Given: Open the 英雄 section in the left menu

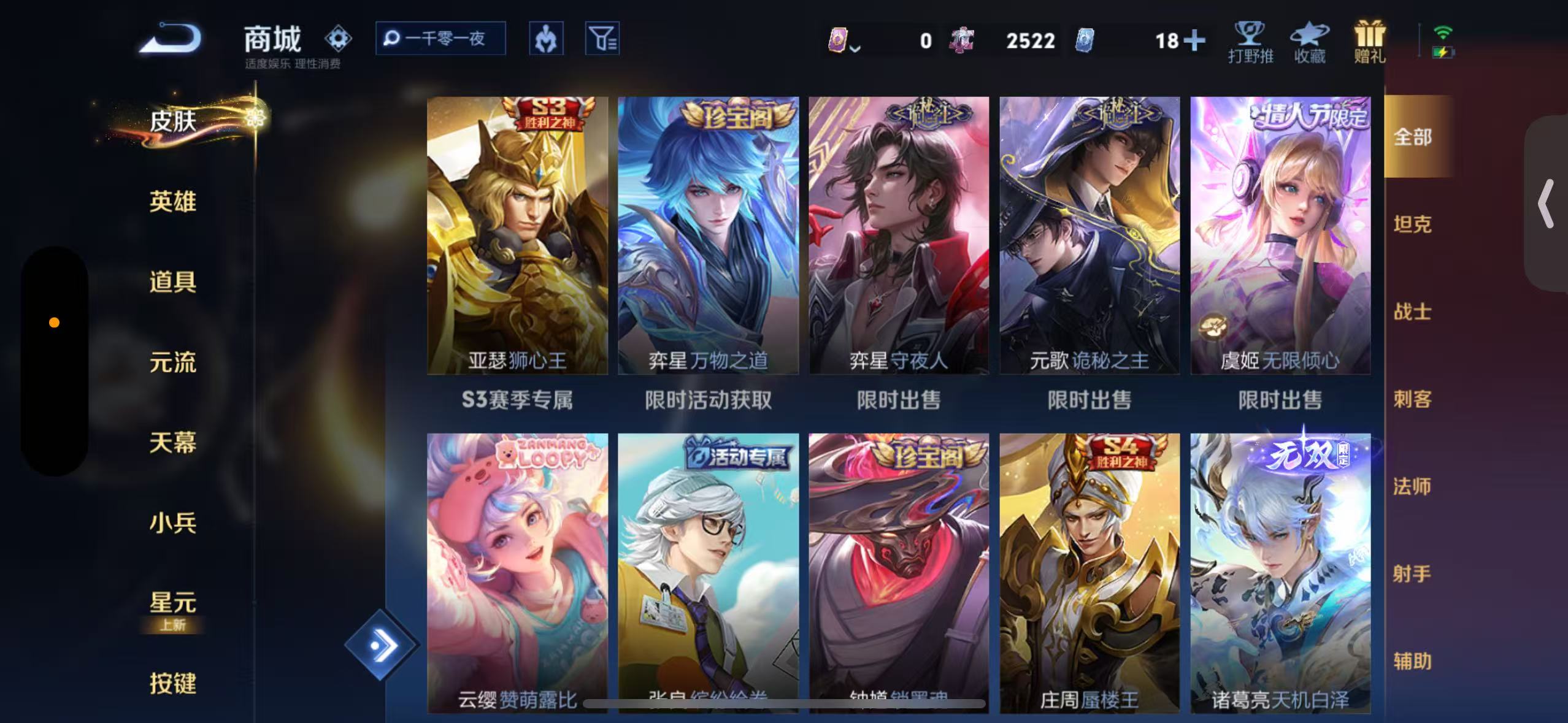Looking at the screenshot, I should [x=172, y=201].
